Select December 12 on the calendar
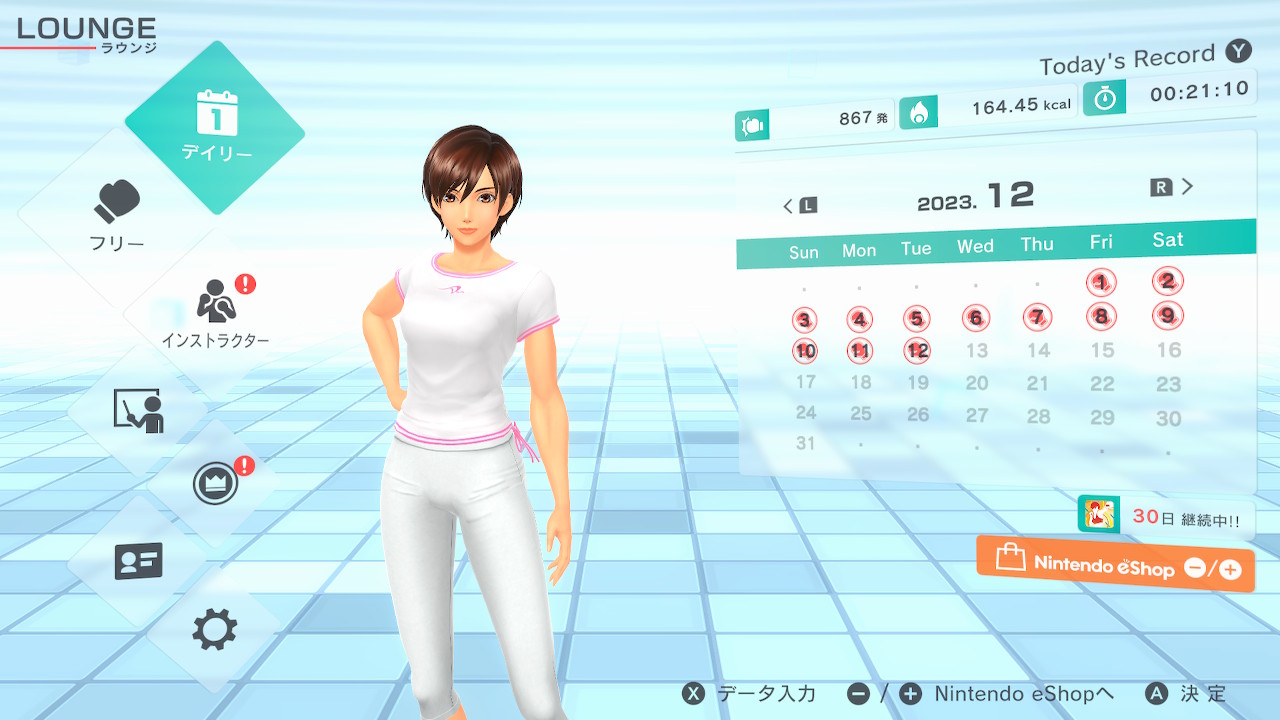This screenshot has width=1280, height=720. click(x=918, y=351)
